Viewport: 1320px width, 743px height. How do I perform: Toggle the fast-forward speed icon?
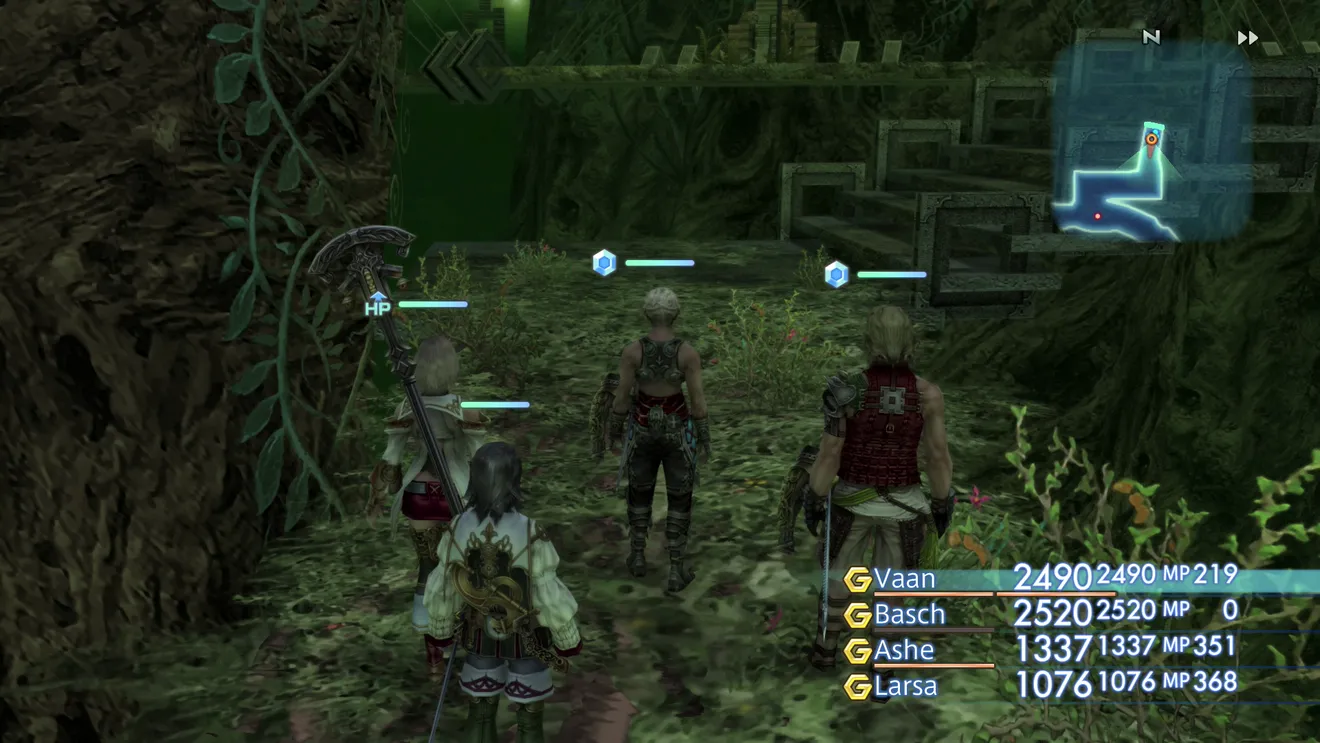tap(1247, 38)
